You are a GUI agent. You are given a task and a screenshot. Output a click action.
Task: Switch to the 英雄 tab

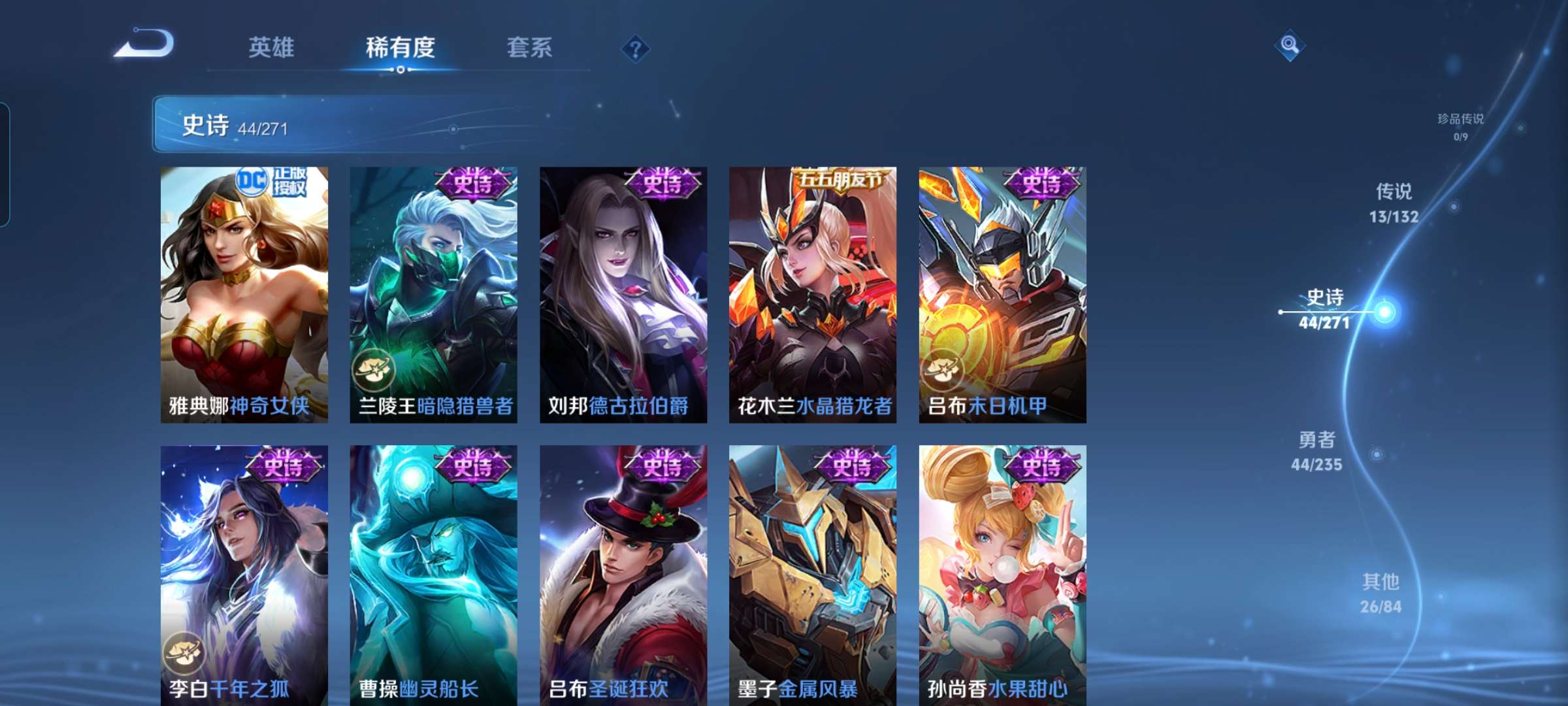click(x=272, y=47)
